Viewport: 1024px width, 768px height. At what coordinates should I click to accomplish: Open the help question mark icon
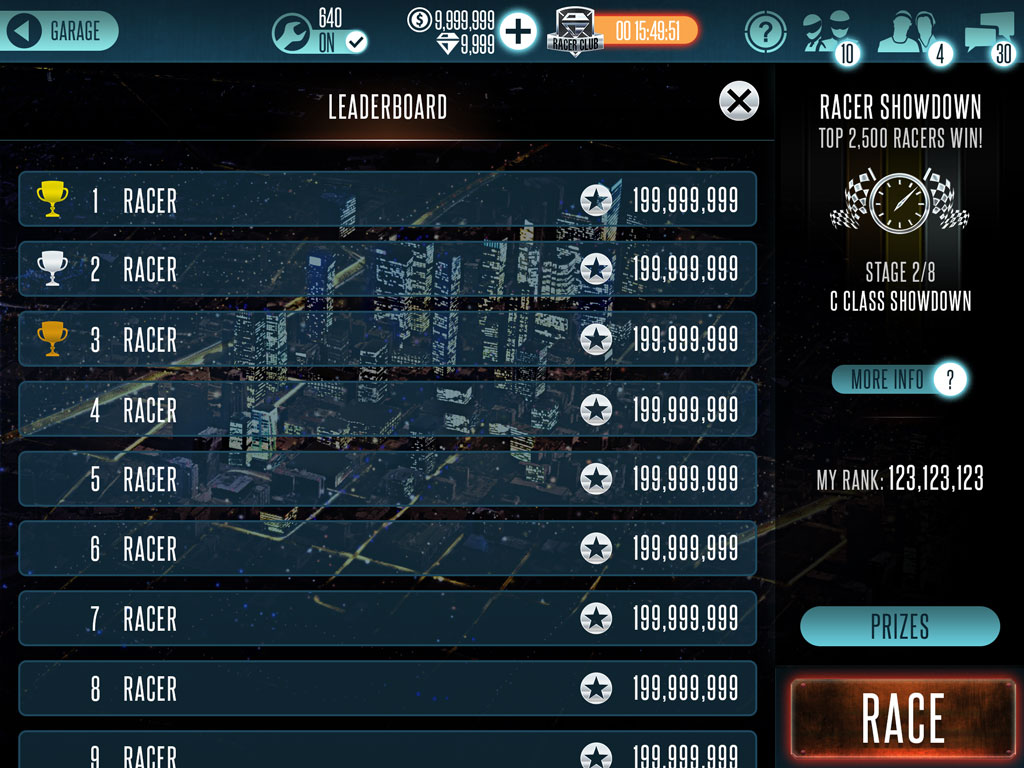click(765, 32)
